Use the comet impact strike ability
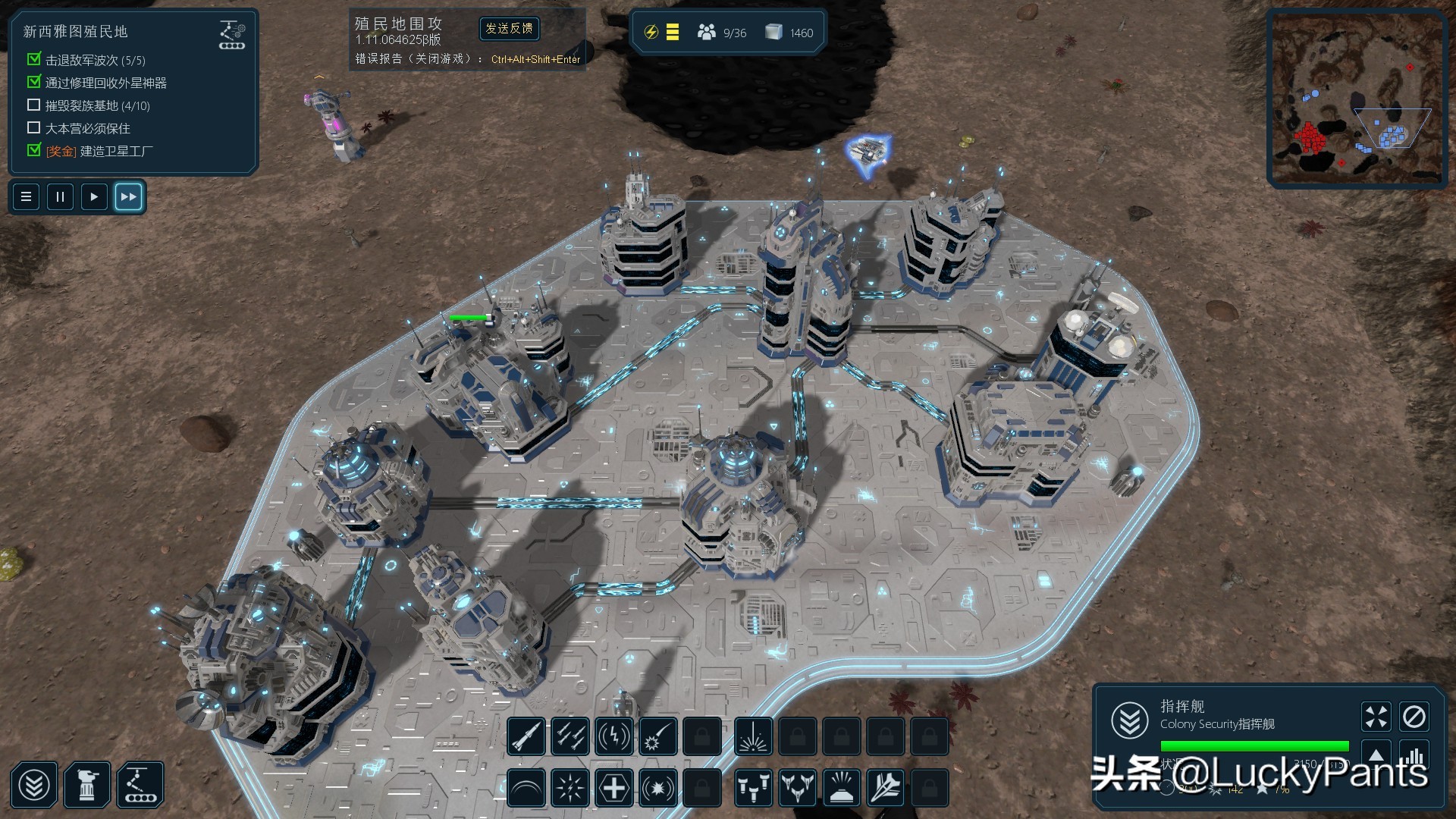 coord(657,736)
